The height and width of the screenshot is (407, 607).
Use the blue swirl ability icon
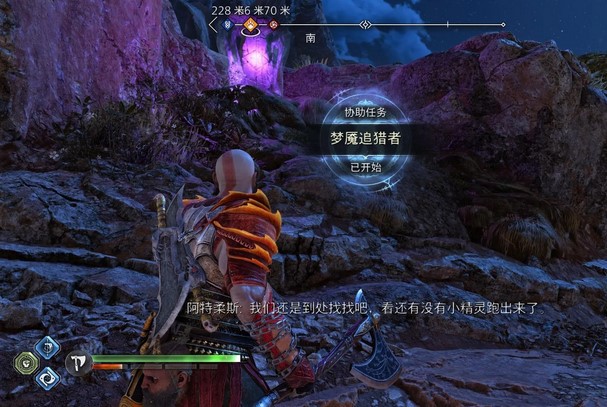(47, 378)
